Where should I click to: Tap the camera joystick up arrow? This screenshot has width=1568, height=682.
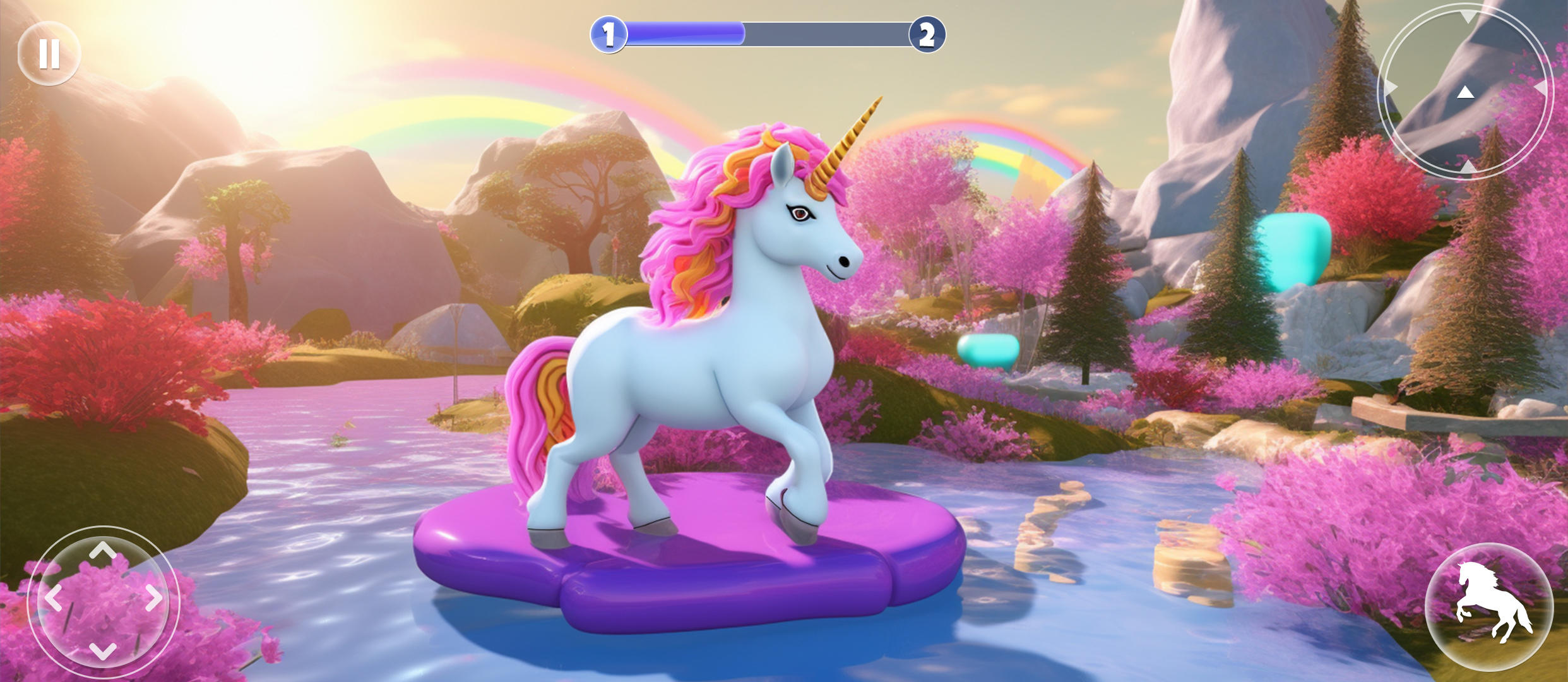point(1467,17)
